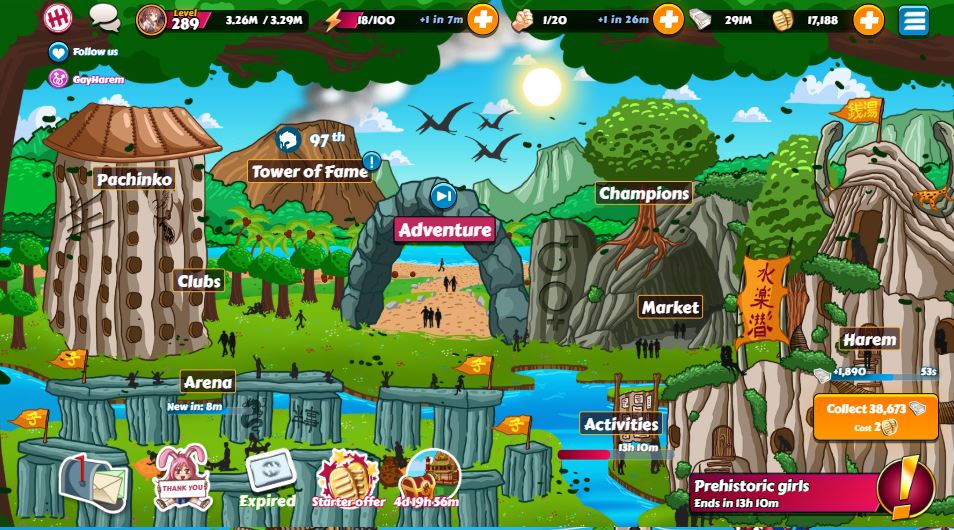Go to Champions
954x530 pixels.
pyautogui.click(x=644, y=193)
